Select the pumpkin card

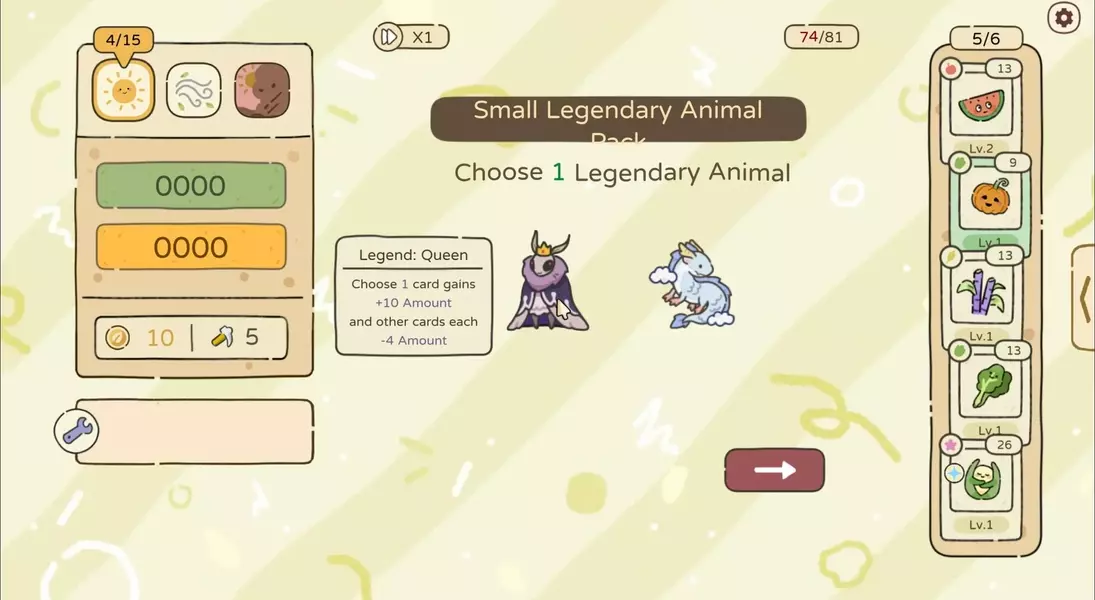coord(989,200)
